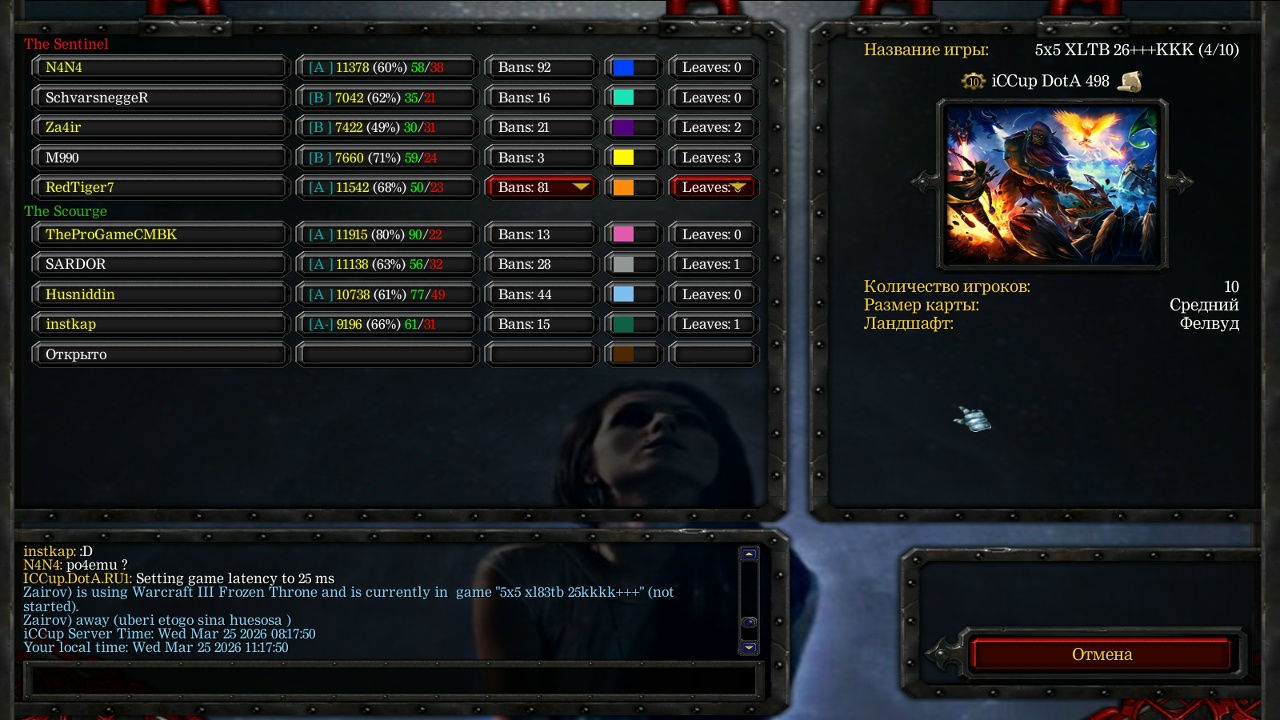Click the M990 player slot
The image size is (1280, 720).
tap(160, 158)
